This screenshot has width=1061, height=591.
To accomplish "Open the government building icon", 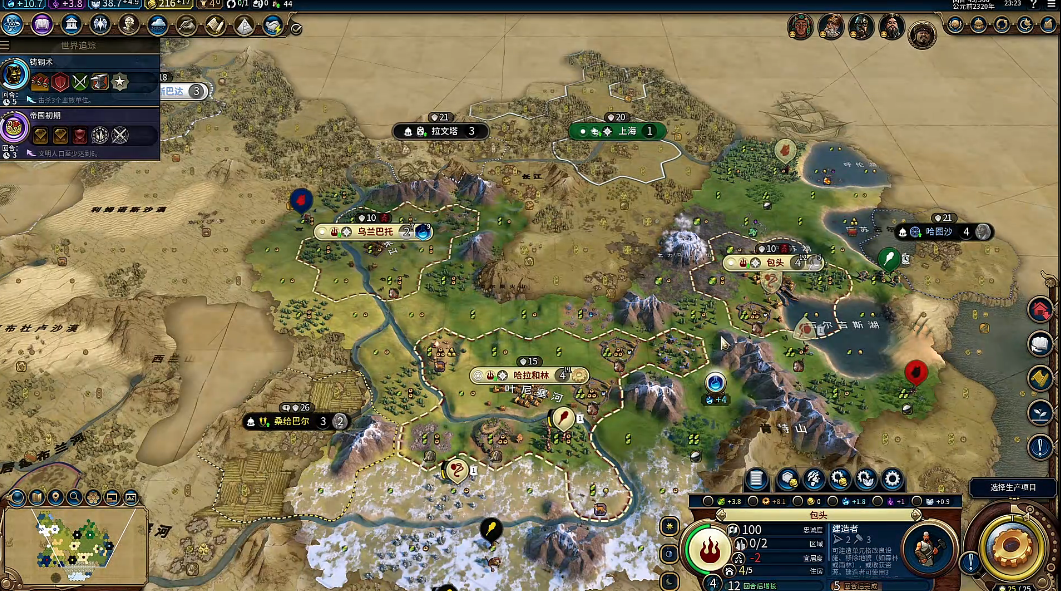I will (x=71, y=25).
